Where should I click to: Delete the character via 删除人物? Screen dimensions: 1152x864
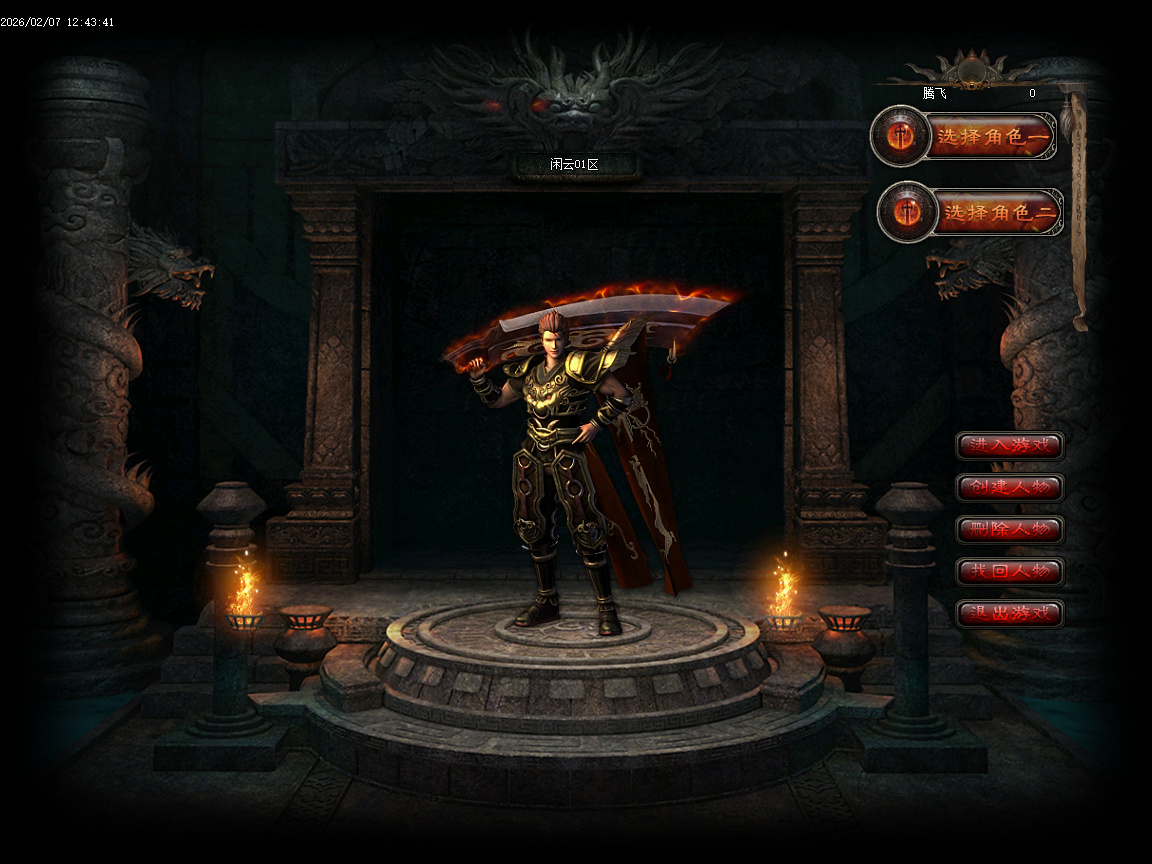[1009, 530]
